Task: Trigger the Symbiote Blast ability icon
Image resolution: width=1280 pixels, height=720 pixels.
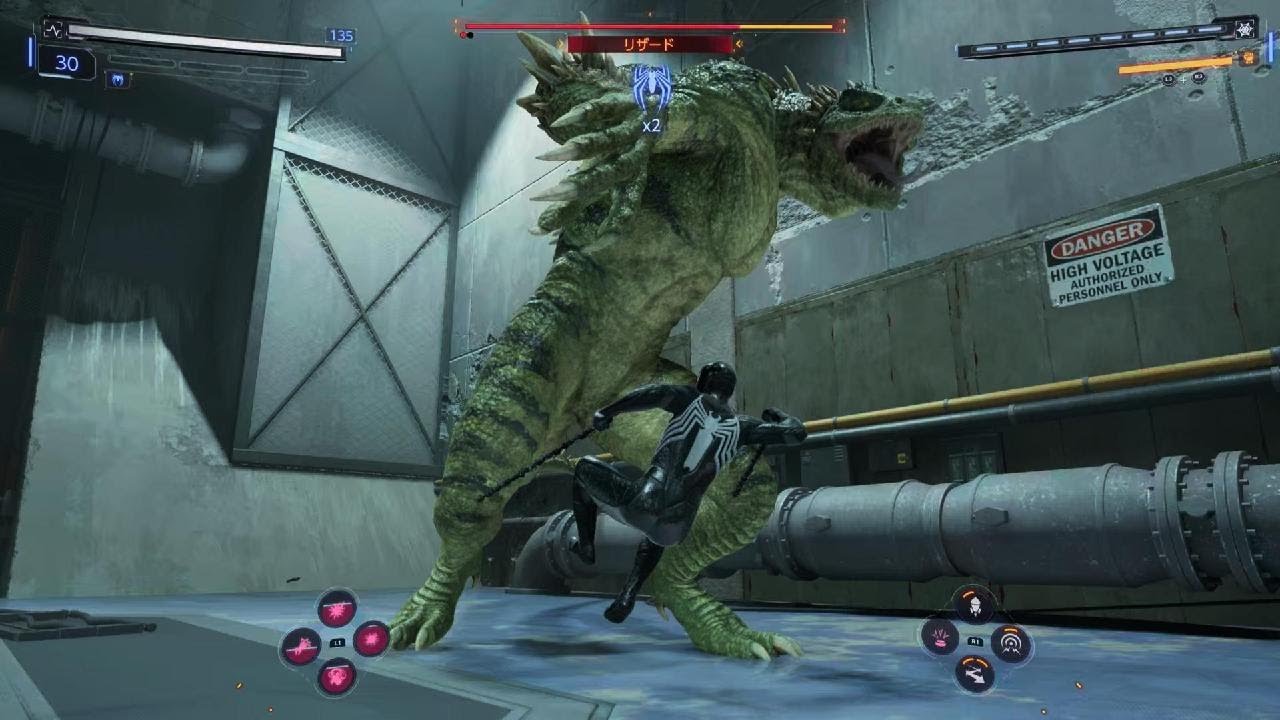Action: [x=372, y=639]
